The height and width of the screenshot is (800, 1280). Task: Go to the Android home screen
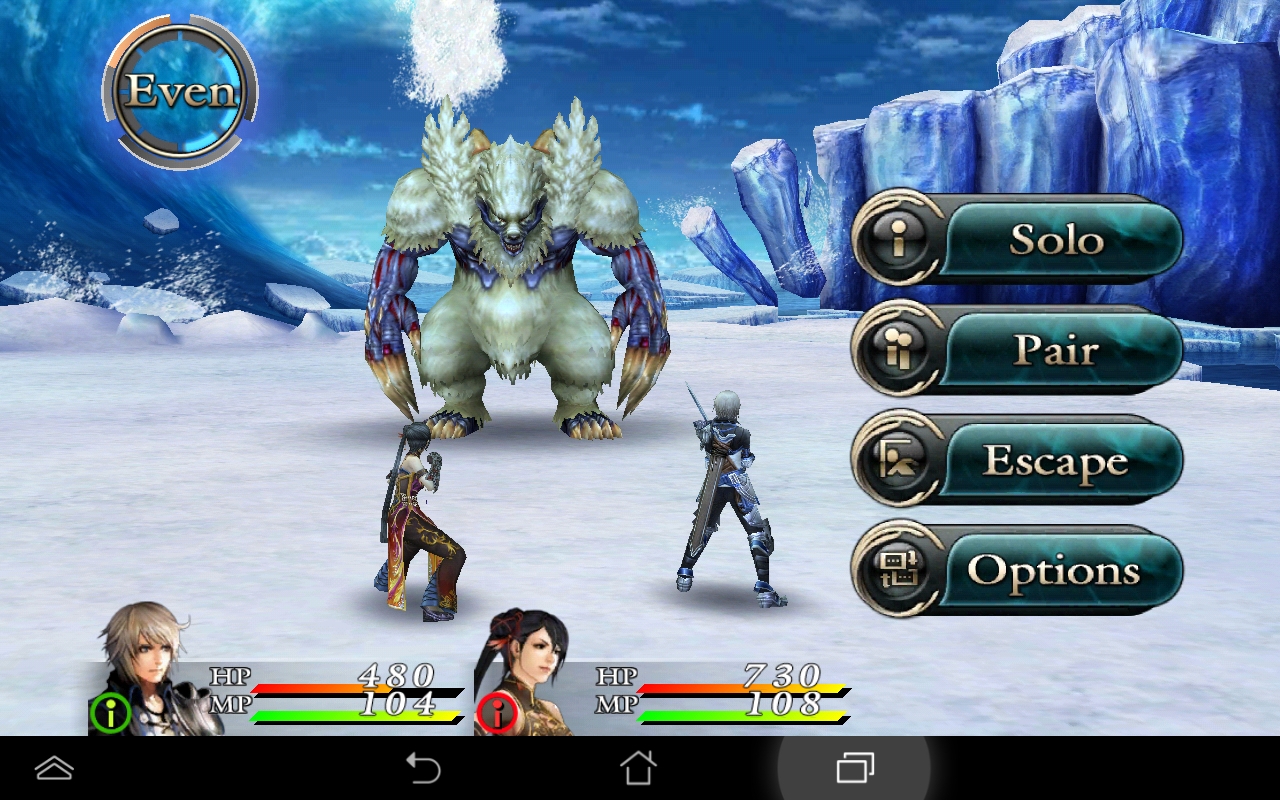(638, 768)
